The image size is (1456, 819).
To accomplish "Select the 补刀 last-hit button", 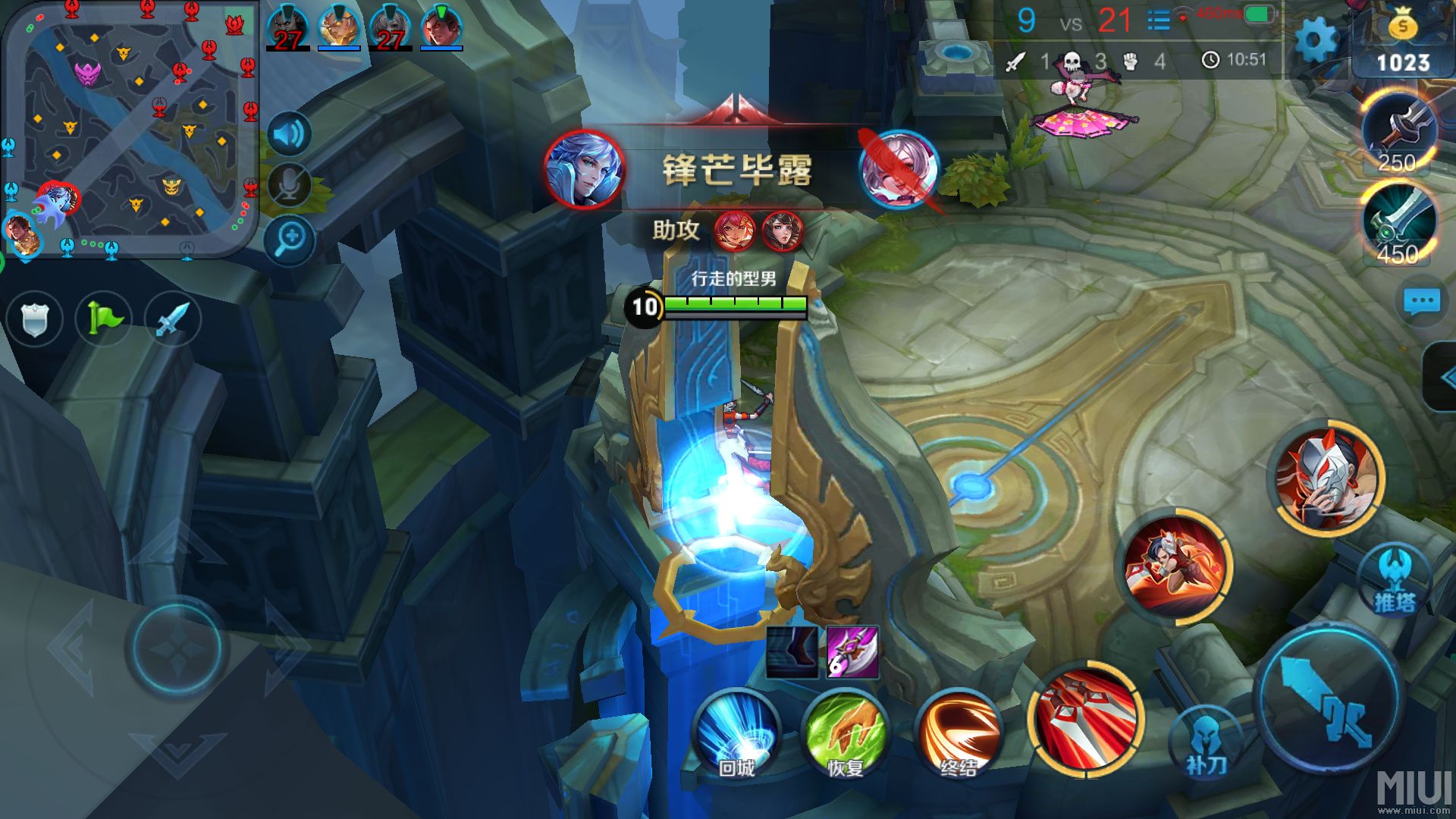I will [1205, 743].
